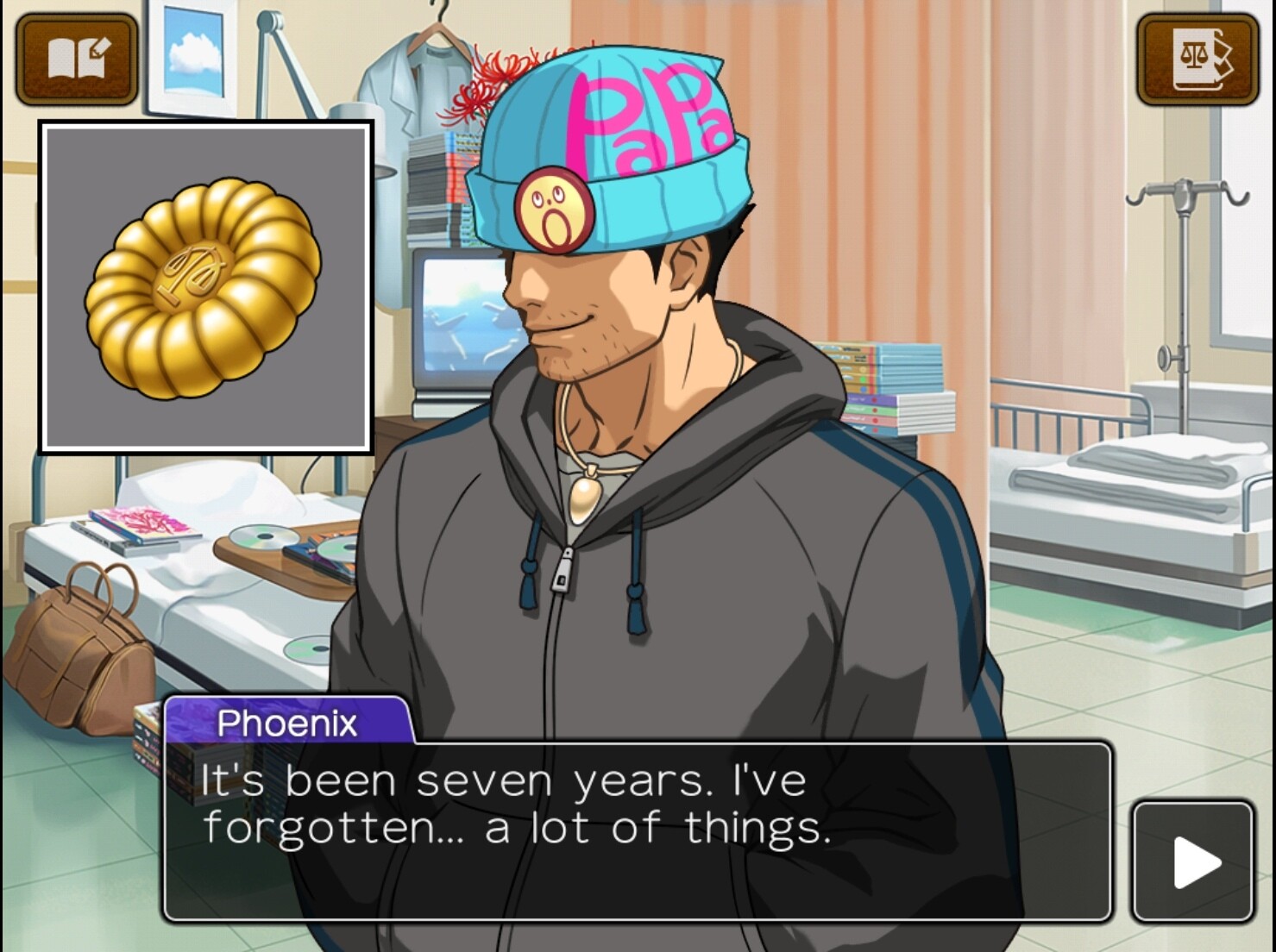The image size is (1276, 952).
Task: Advance dialogue with the play arrow button
Action: point(1193,861)
